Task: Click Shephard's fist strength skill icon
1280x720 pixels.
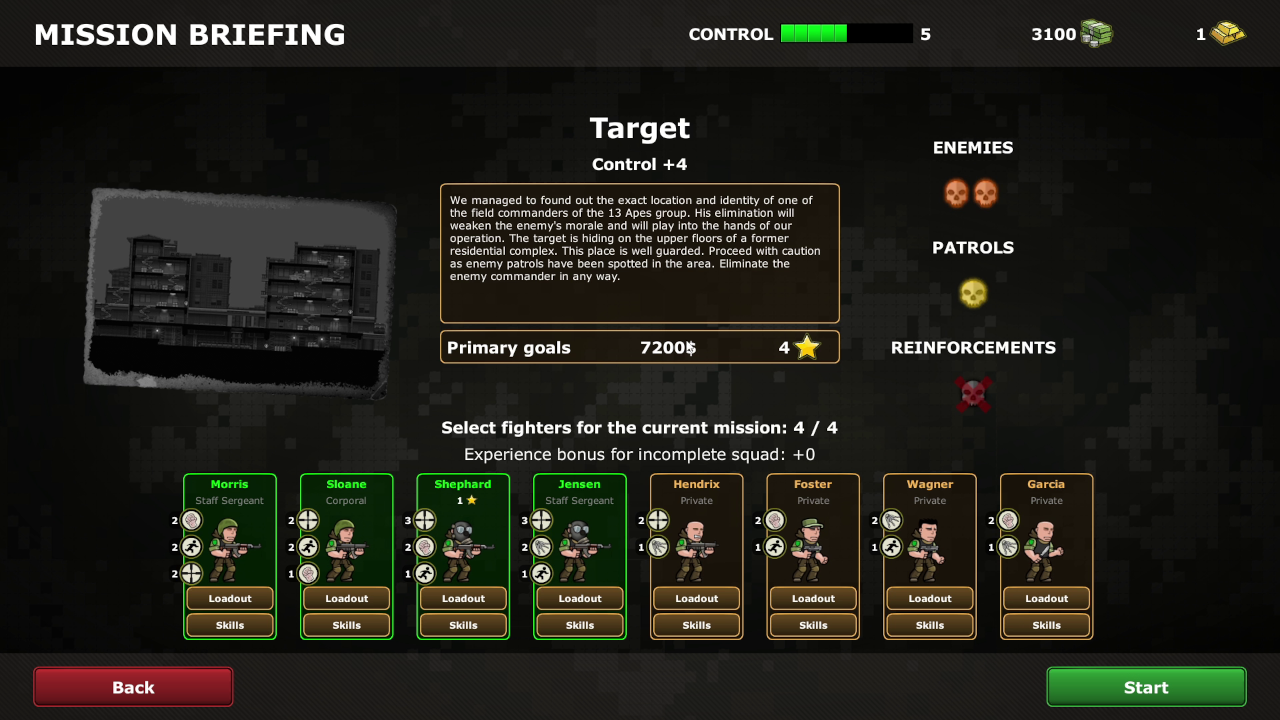Action: pyautogui.click(x=427, y=547)
